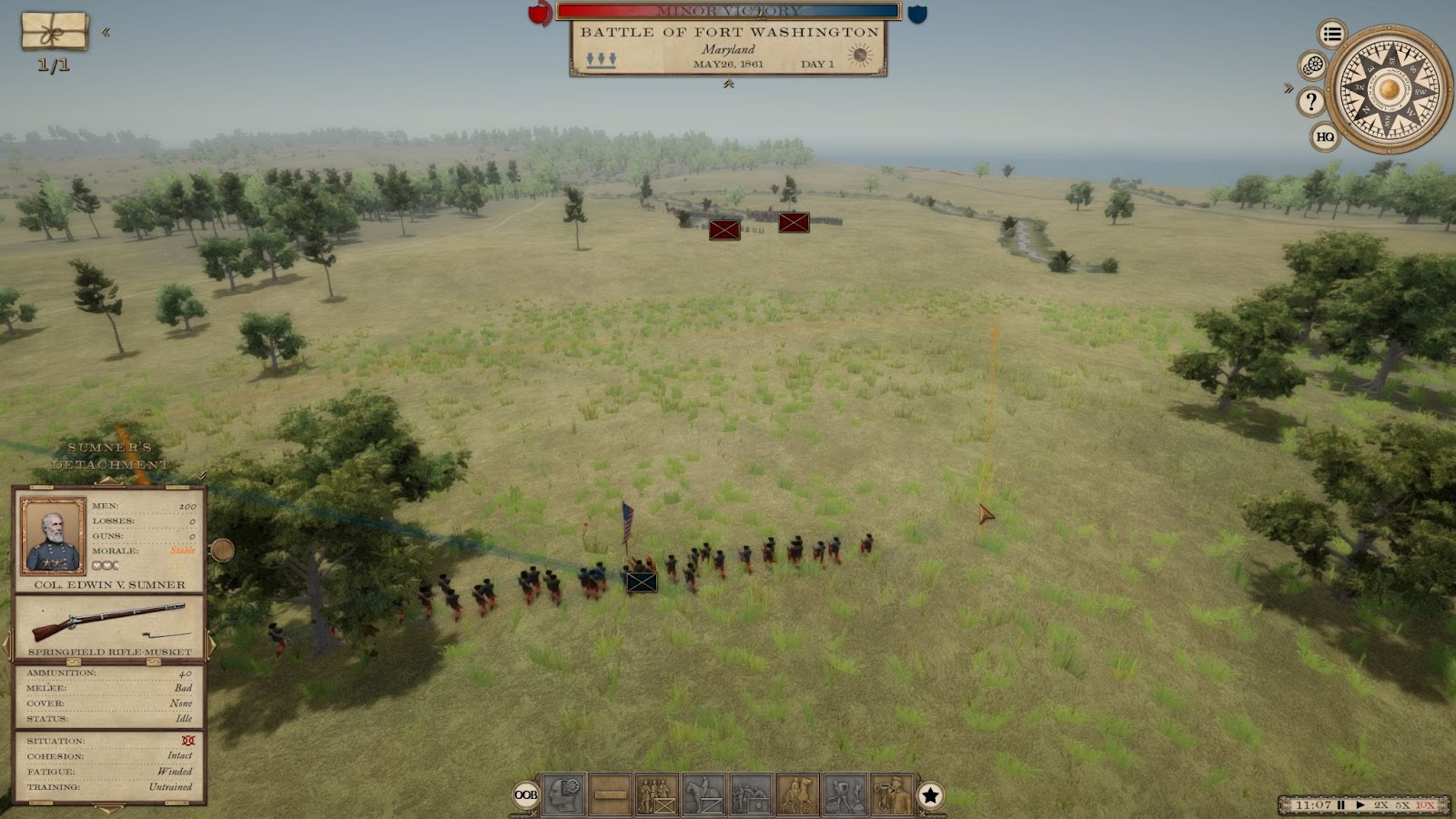Resume normal speed with the play arrow
The image size is (1456, 819).
pos(1360,805)
